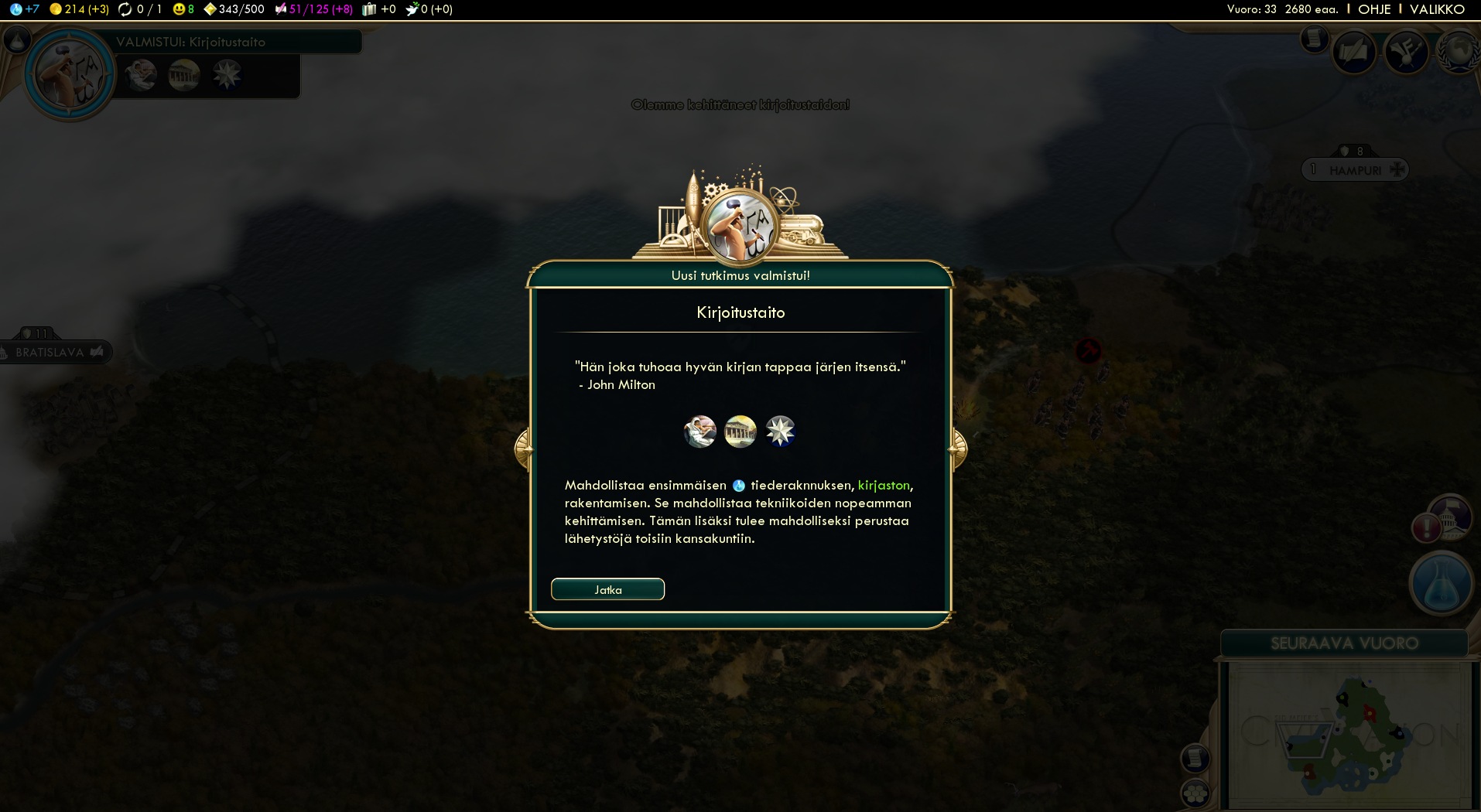Select the Great Library wonder icon in popup
1481x812 pixels.
(x=740, y=432)
